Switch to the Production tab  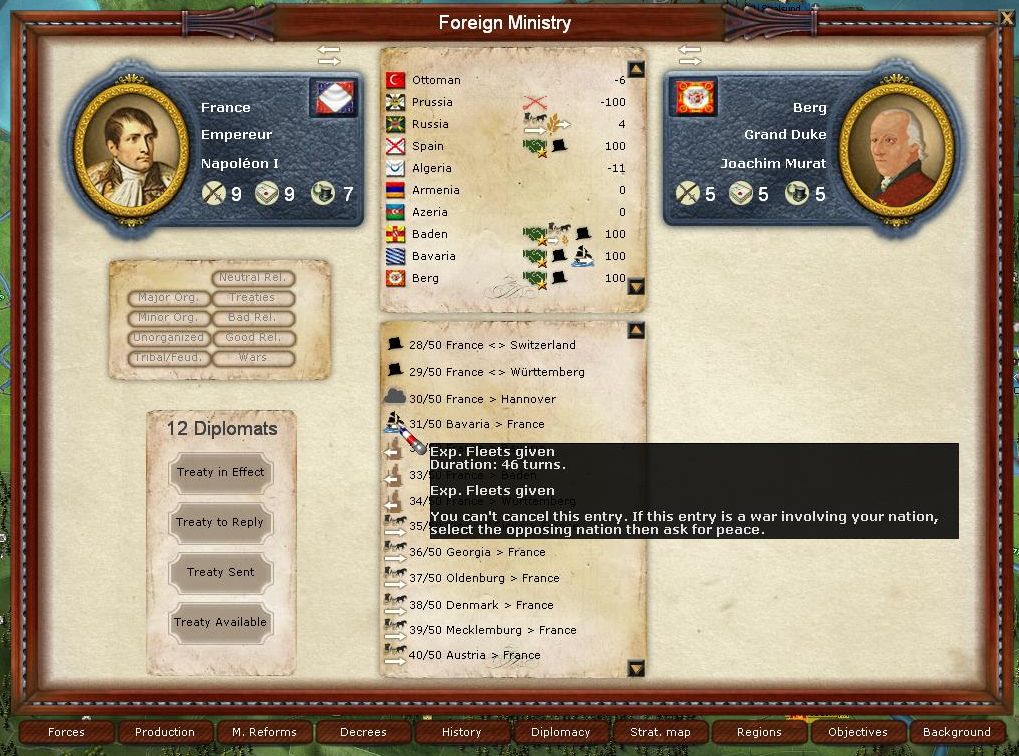[x=165, y=732]
